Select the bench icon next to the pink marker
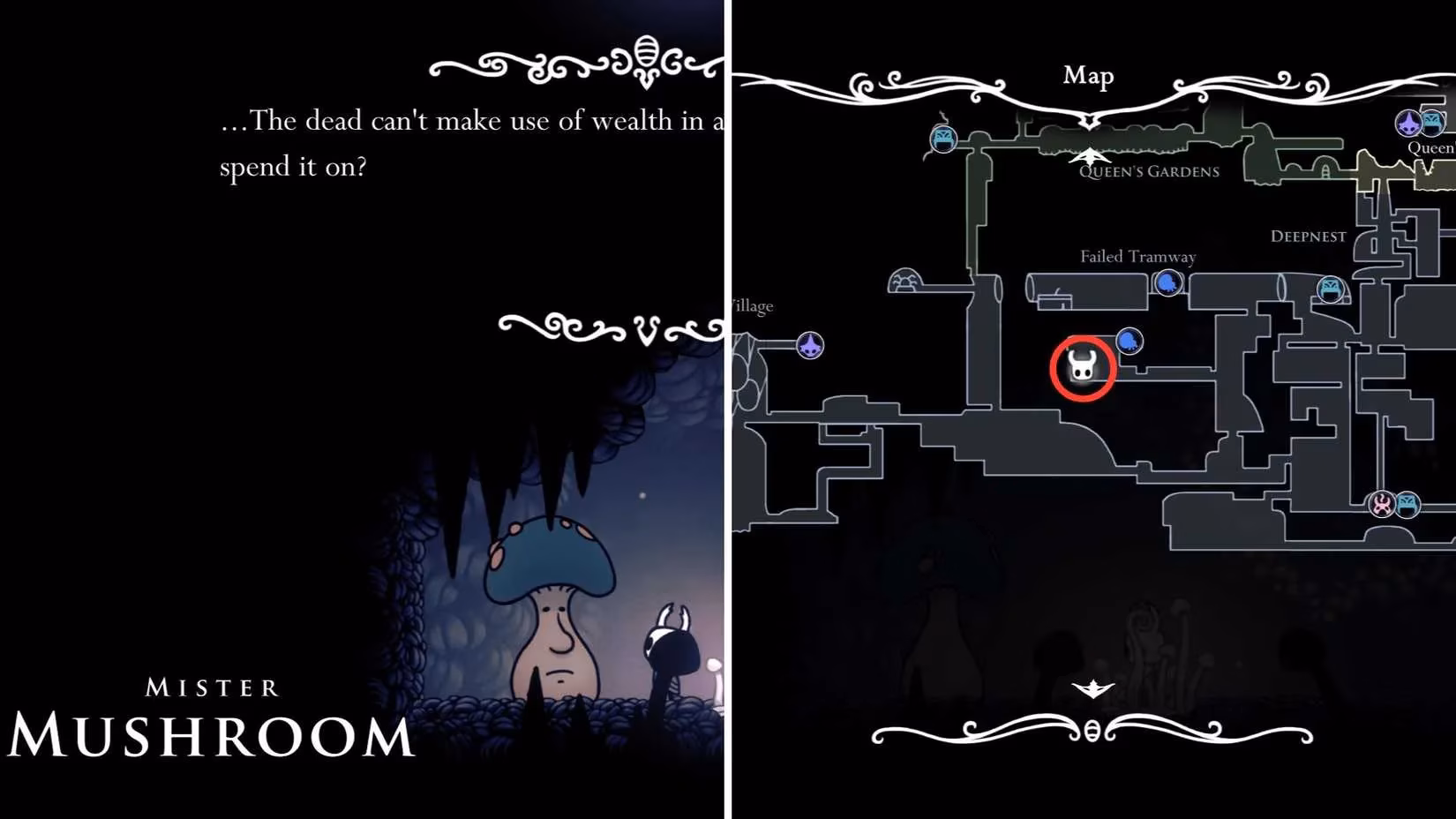 coord(1409,505)
